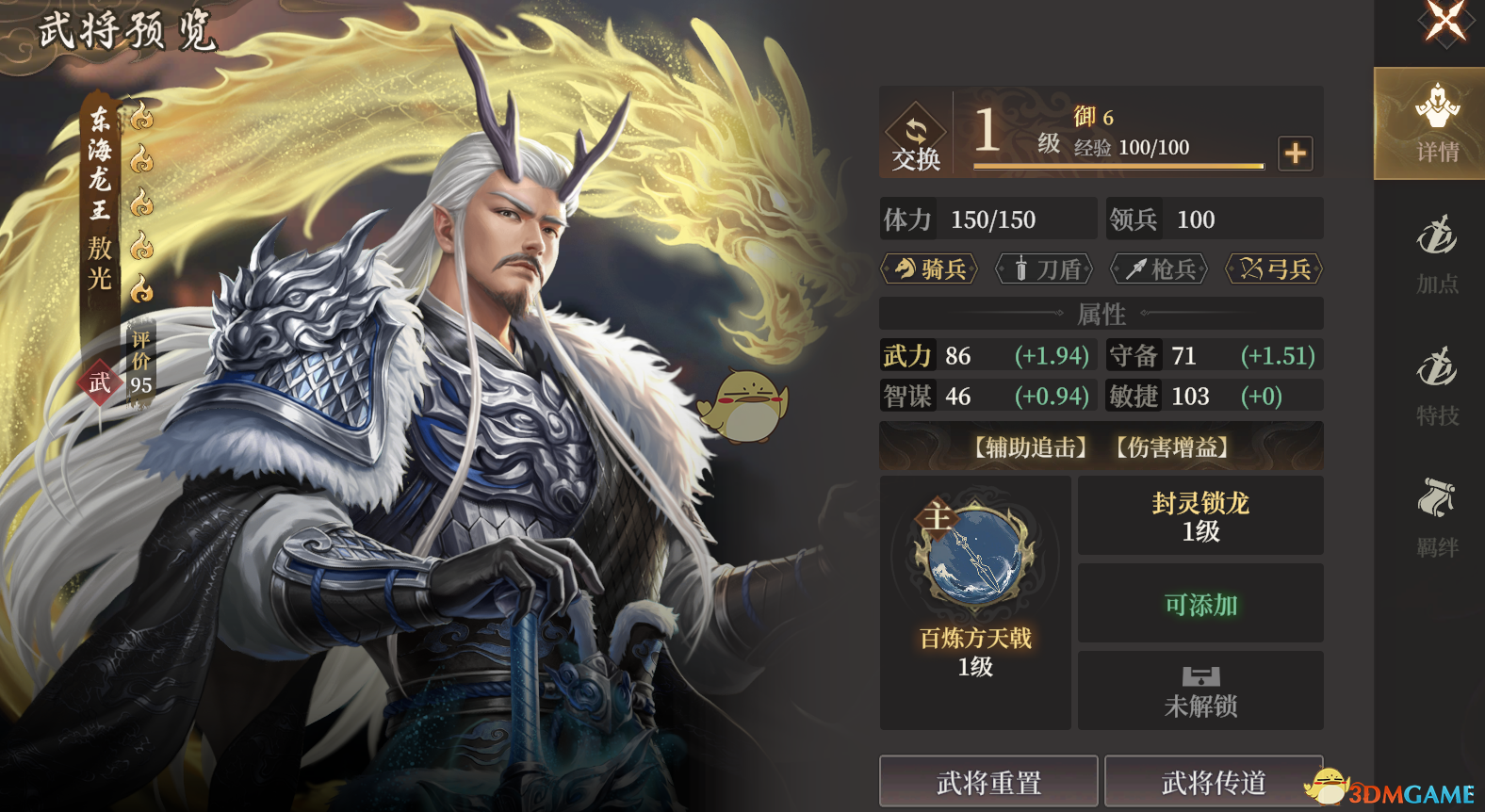Show the 伤害增益 tag details

pyautogui.click(x=1172, y=447)
